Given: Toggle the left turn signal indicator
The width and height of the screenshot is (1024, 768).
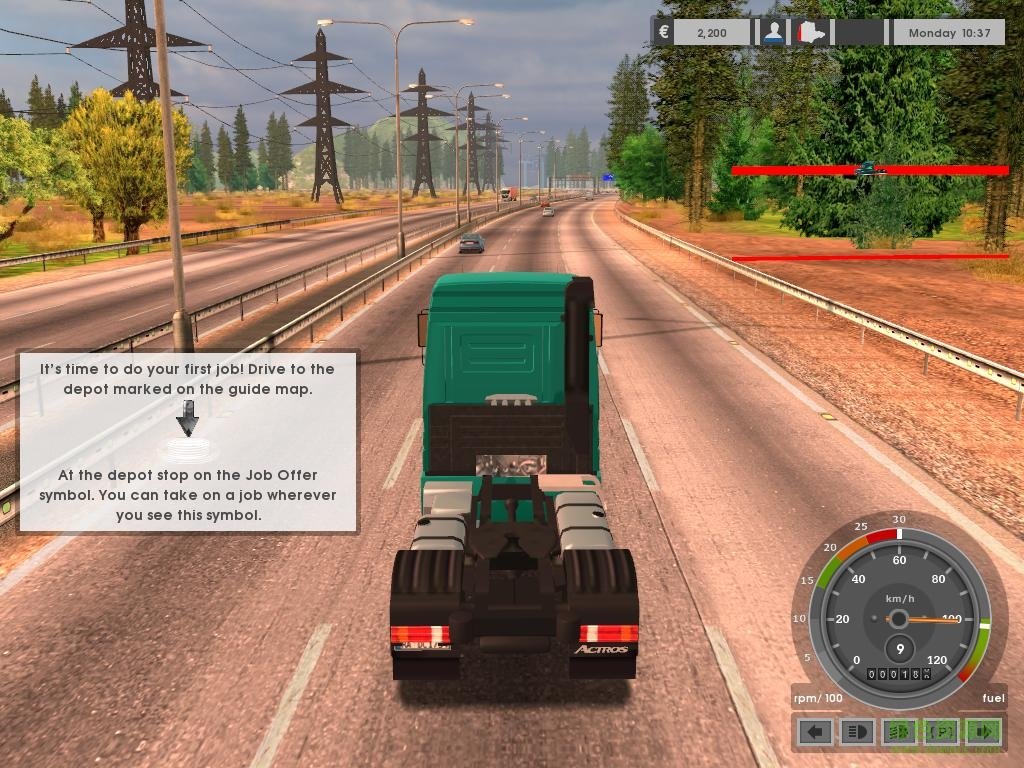Looking at the screenshot, I should [x=816, y=732].
